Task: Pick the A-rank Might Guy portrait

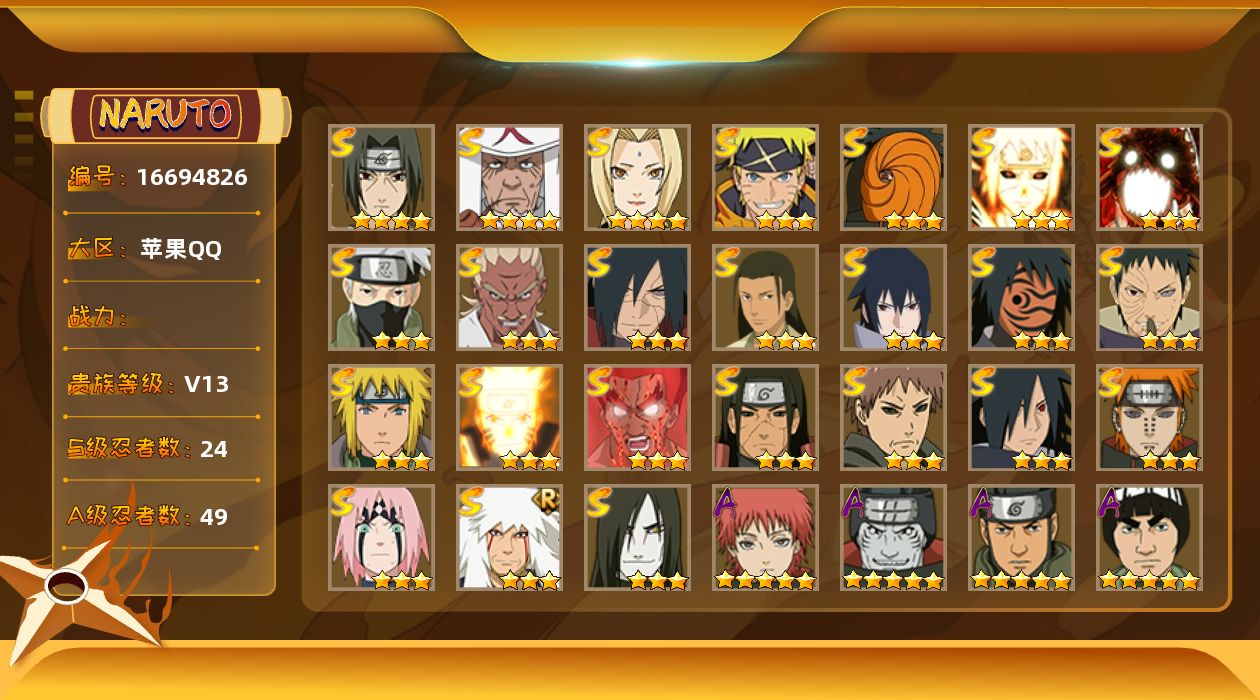Action: (1149, 537)
